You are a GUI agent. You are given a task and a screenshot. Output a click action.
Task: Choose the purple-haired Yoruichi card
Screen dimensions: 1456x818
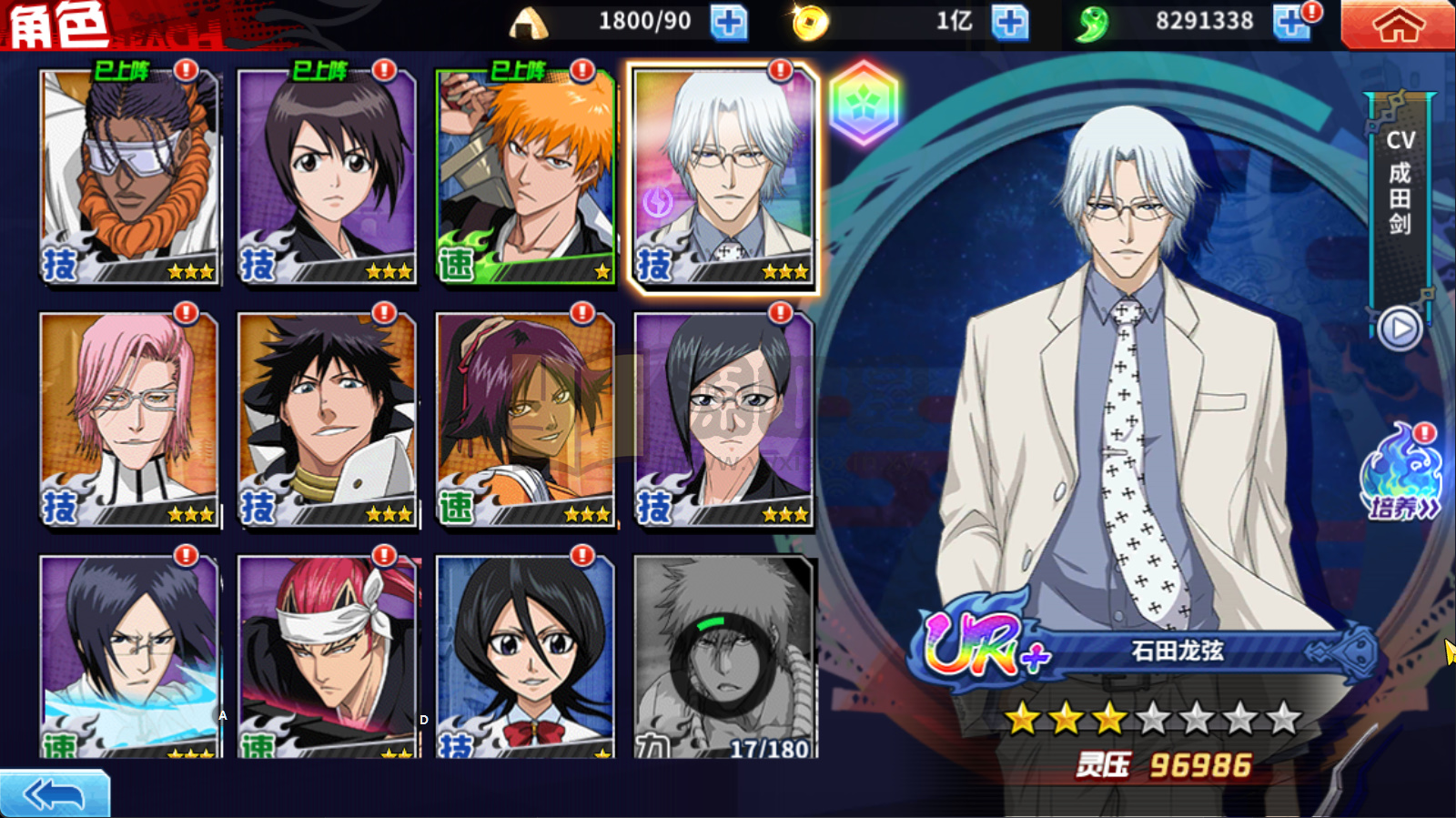click(525, 419)
